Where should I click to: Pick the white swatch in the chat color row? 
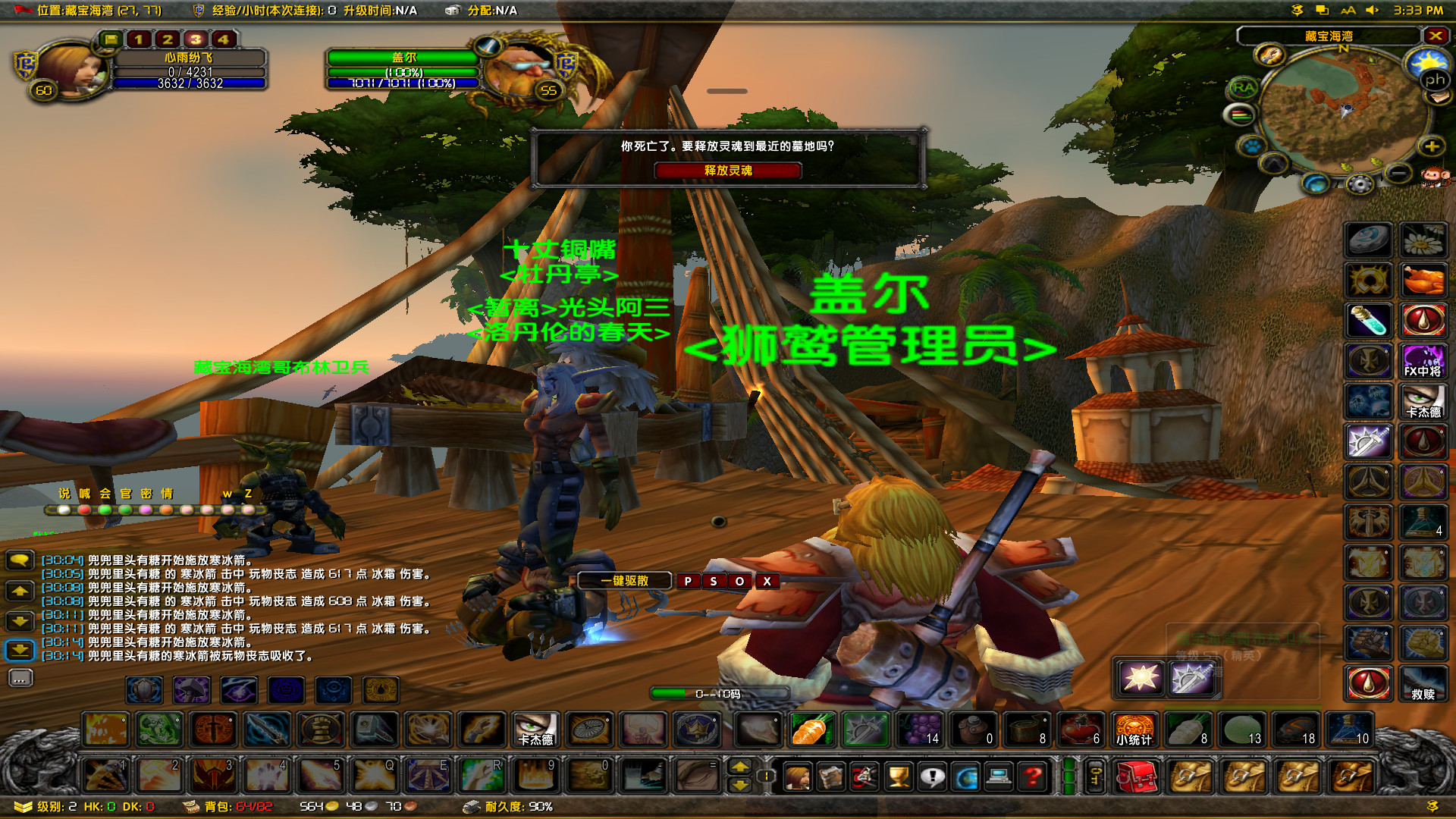(x=62, y=510)
